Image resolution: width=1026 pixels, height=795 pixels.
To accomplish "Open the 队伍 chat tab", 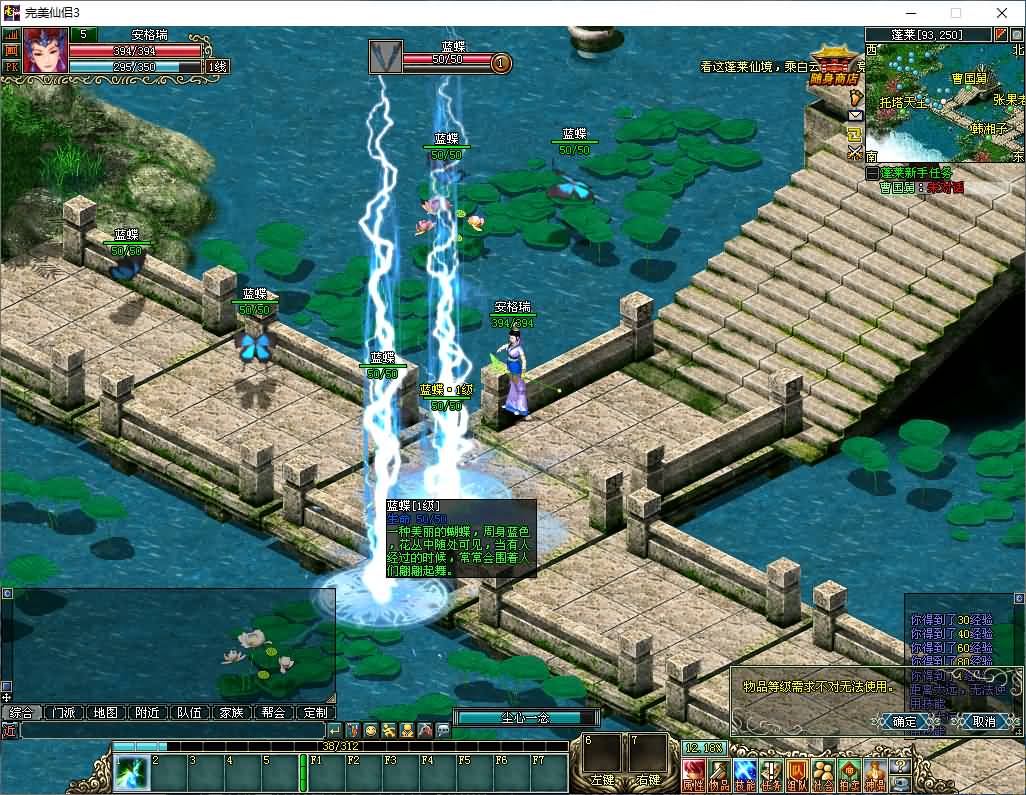I will [x=189, y=713].
